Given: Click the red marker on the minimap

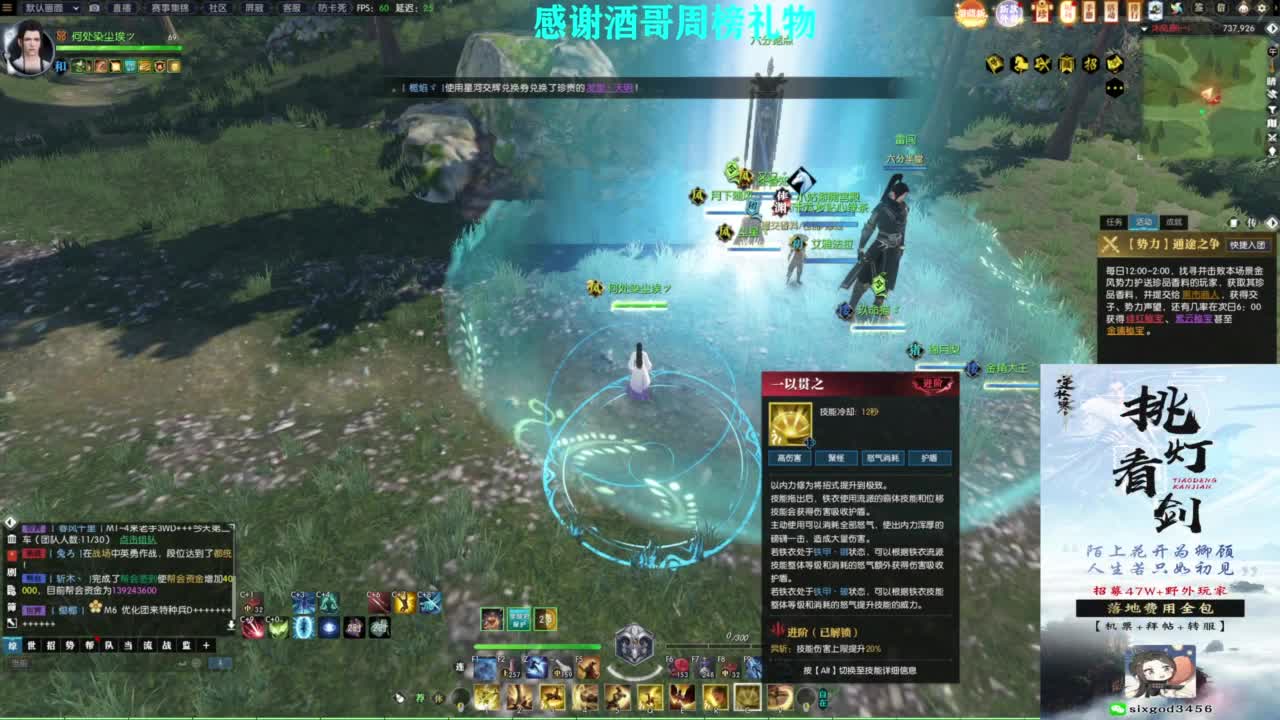Looking at the screenshot, I should point(1213,98).
